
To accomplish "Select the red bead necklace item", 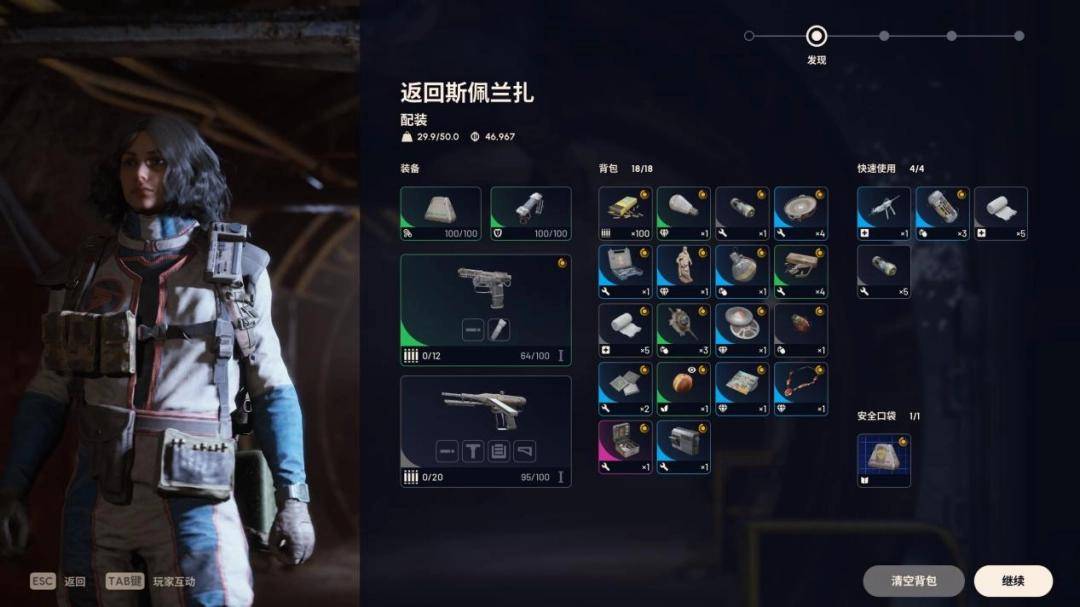I will pyautogui.click(x=801, y=388).
